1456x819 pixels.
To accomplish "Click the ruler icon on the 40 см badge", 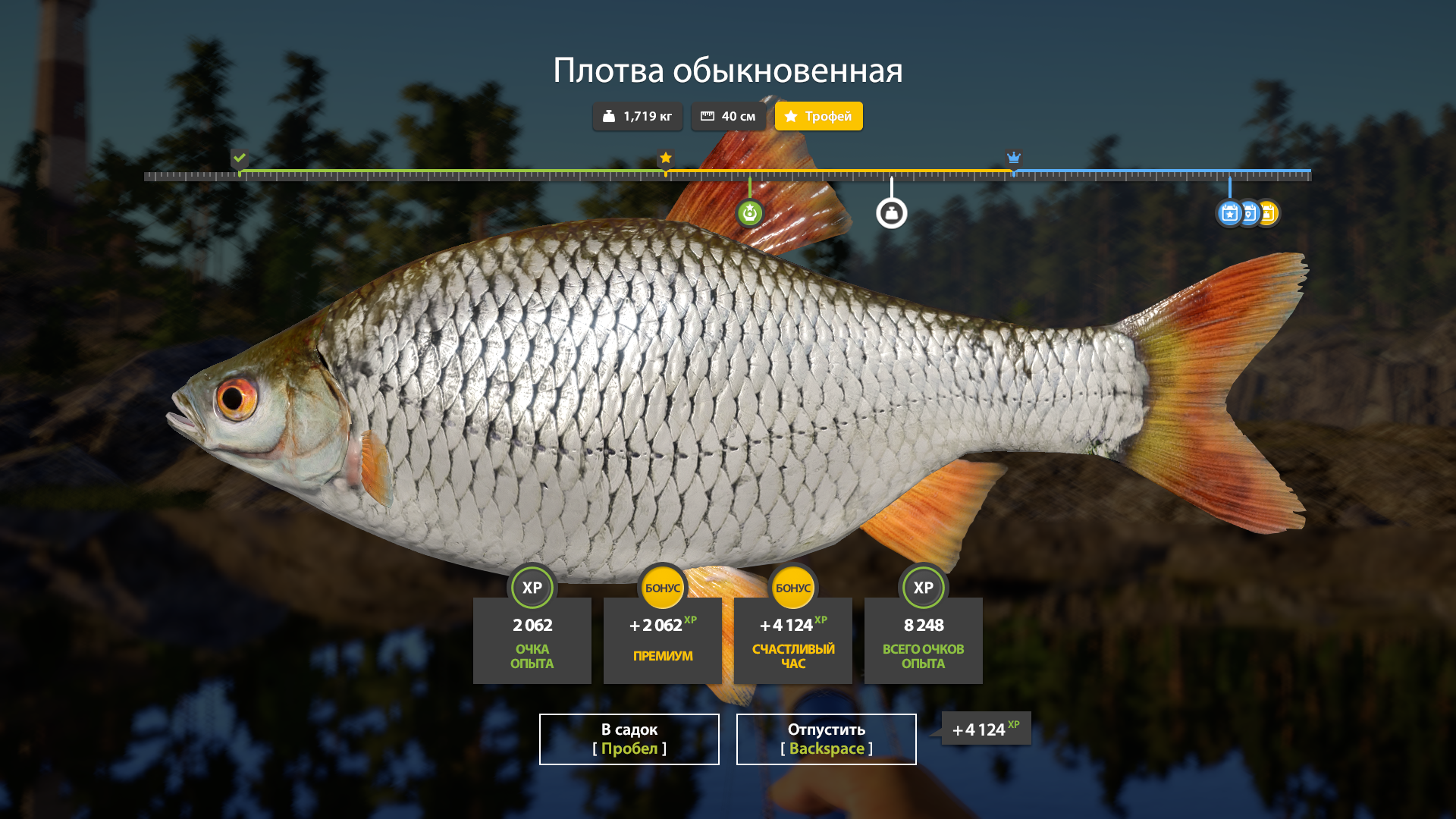I will [708, 115].
